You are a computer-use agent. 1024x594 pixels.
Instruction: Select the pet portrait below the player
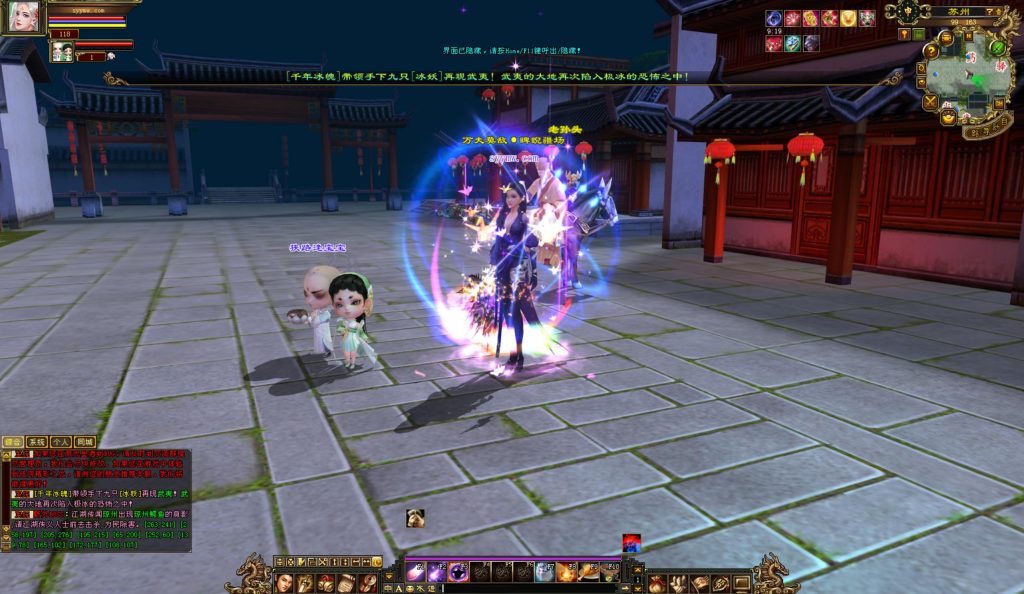62,51
